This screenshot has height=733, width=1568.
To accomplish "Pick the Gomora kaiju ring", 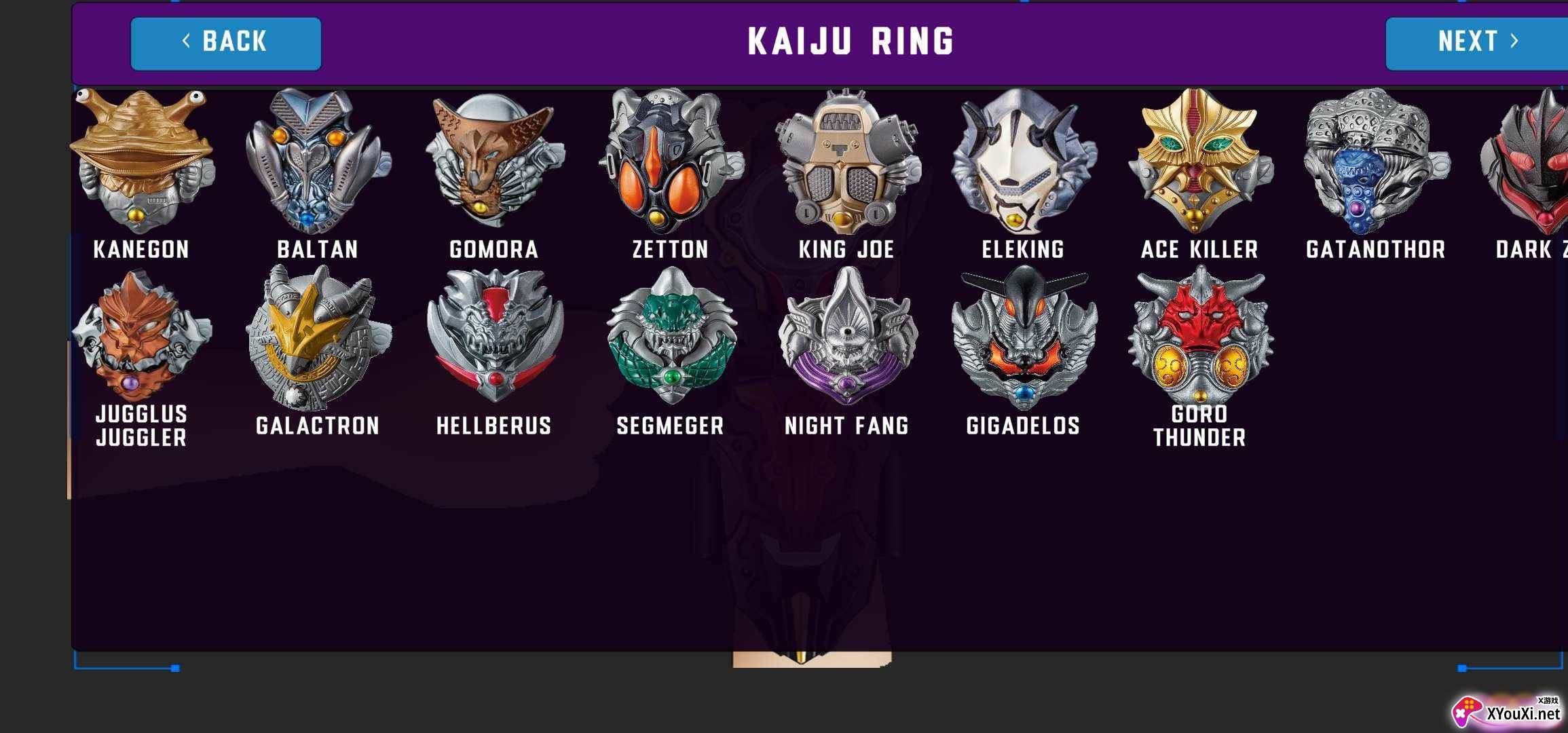I will click(x=494, y=162).
